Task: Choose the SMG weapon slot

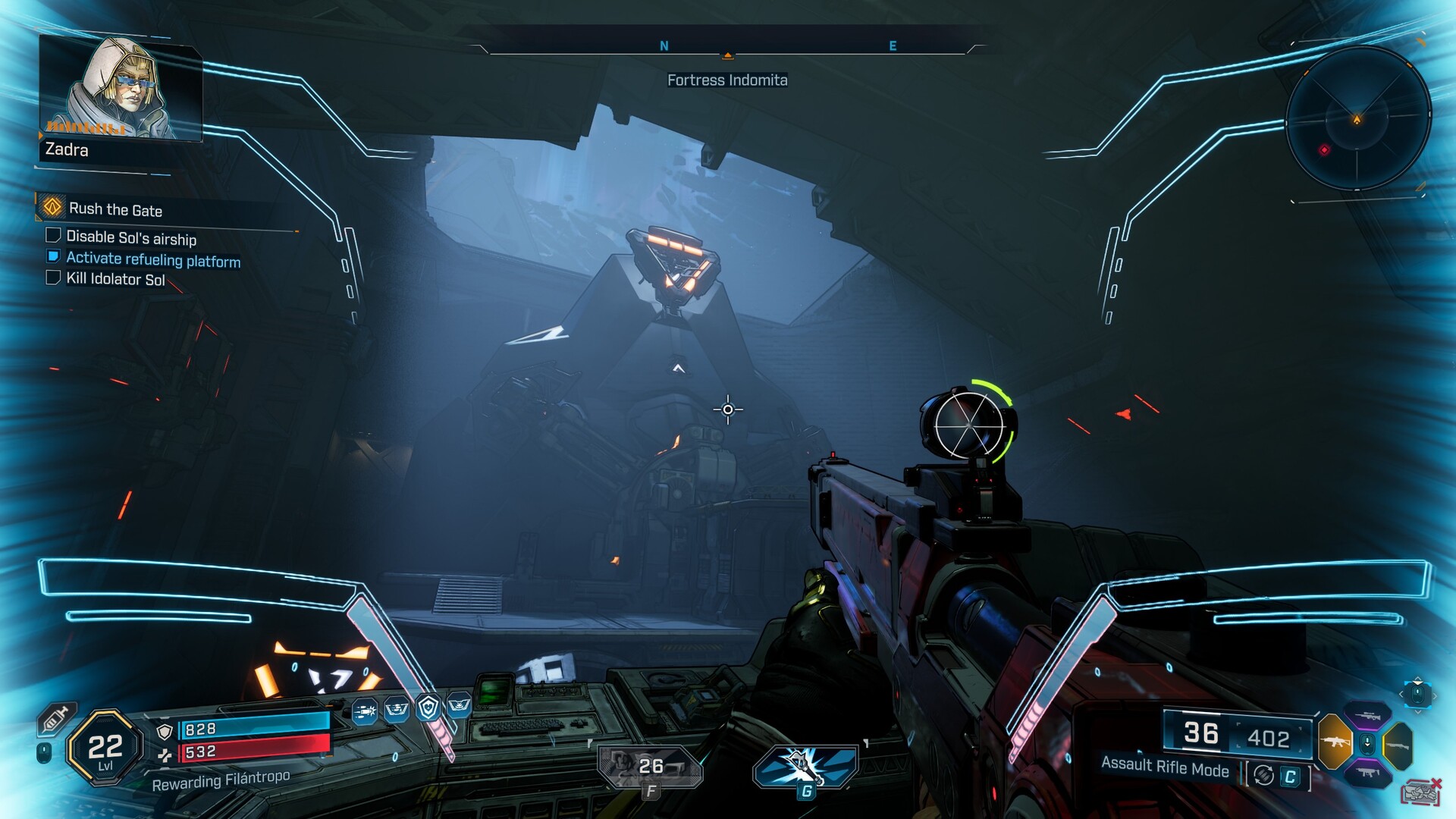Action: pos(1367,772)
